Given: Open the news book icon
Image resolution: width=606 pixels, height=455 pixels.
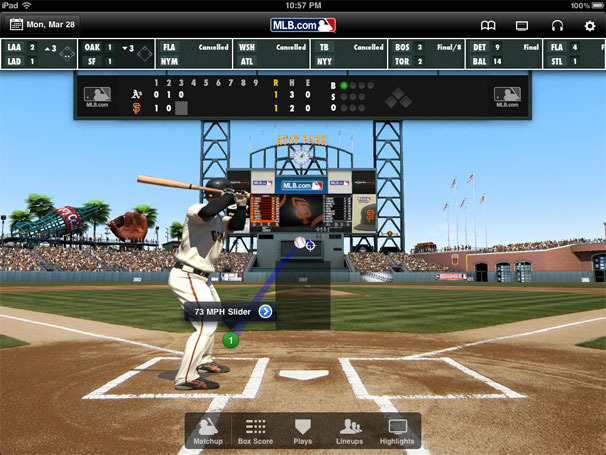Looking at the screenshot, I should 488,24.
